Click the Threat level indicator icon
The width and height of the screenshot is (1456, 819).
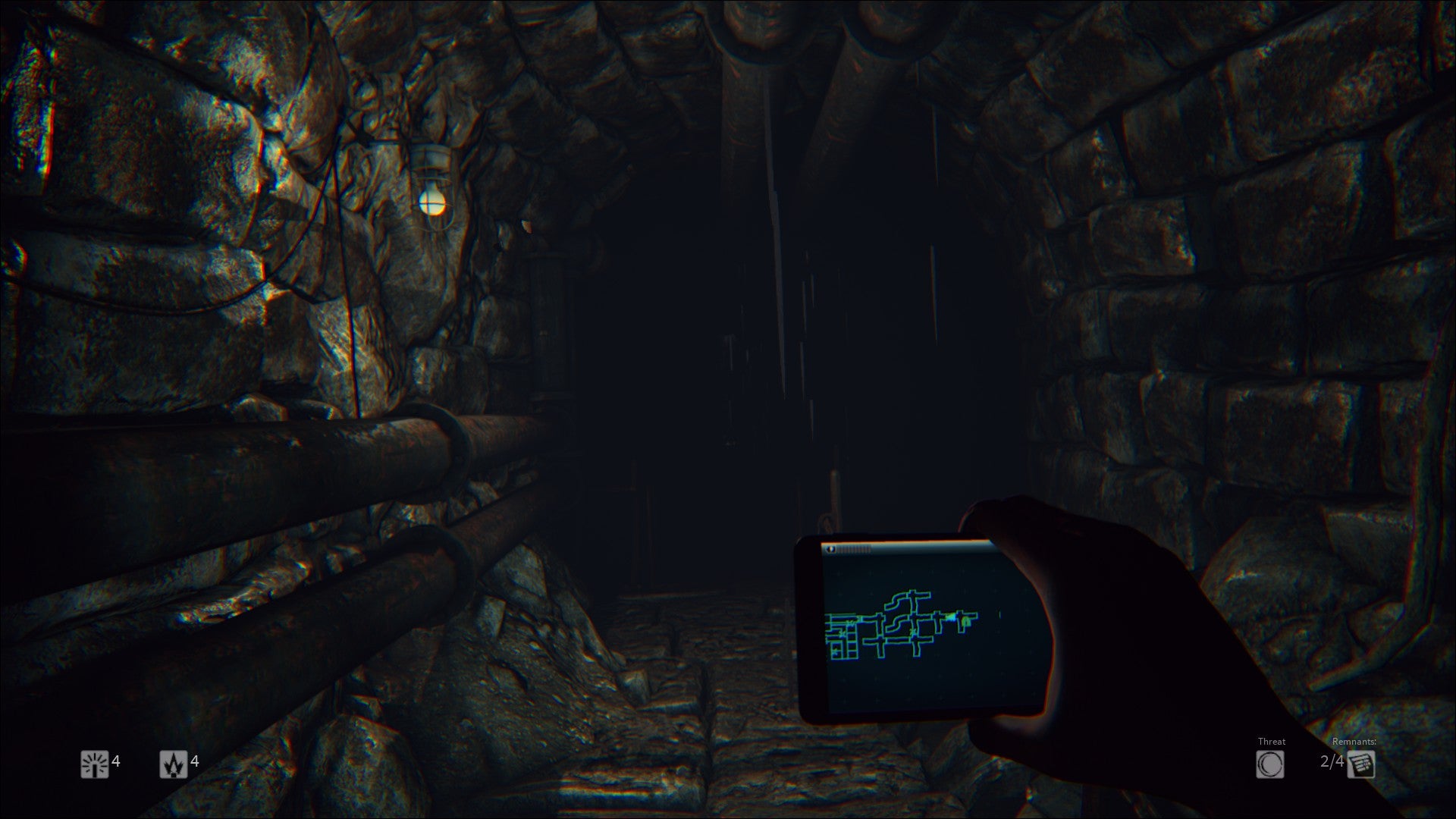(1270, 764)
